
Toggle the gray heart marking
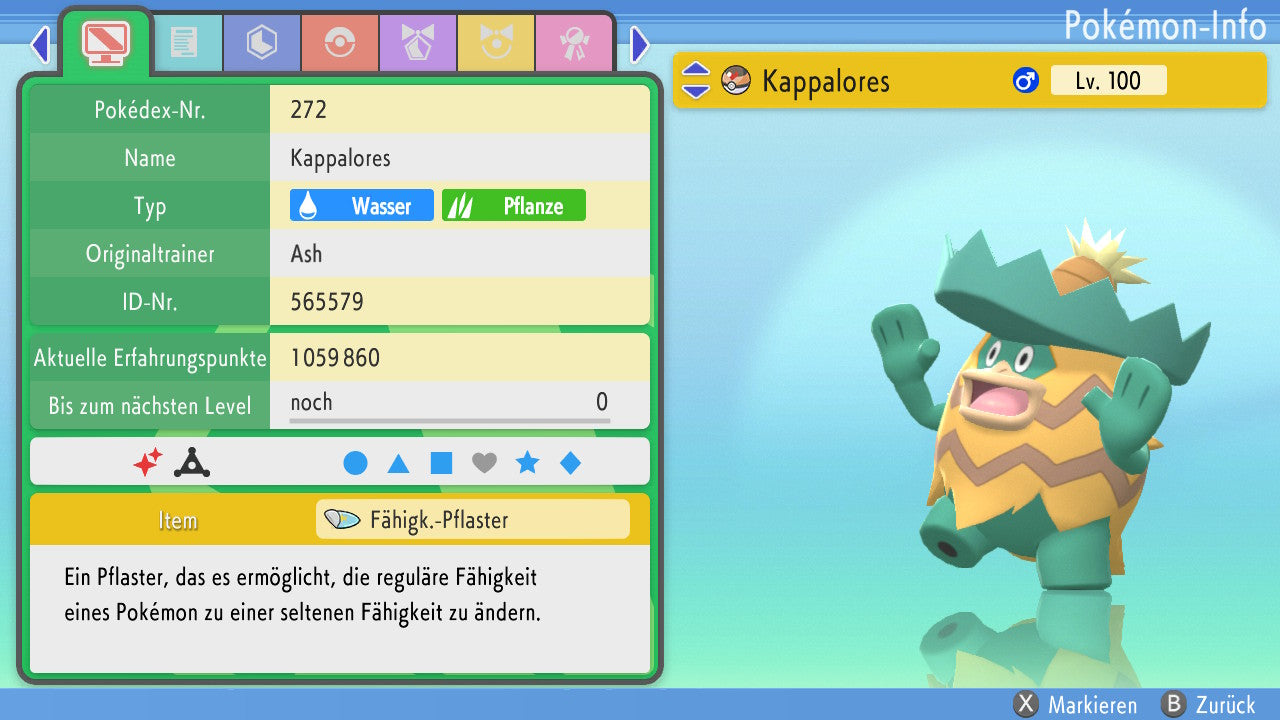click(484, 463)
